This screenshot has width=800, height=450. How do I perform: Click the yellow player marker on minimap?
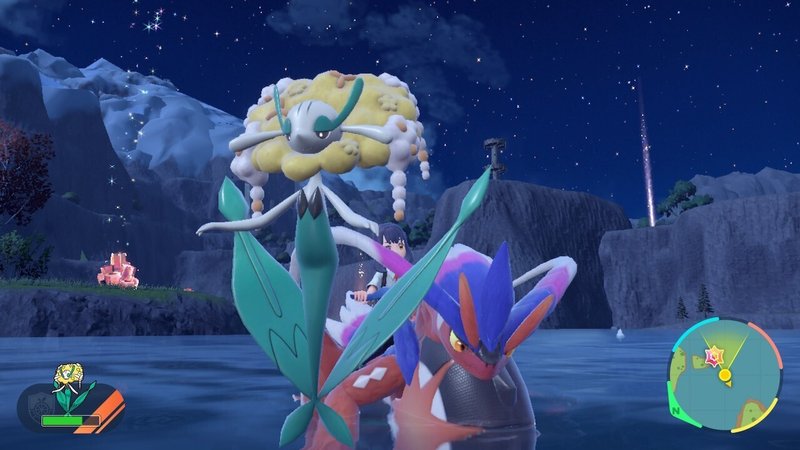click(725, 376)
